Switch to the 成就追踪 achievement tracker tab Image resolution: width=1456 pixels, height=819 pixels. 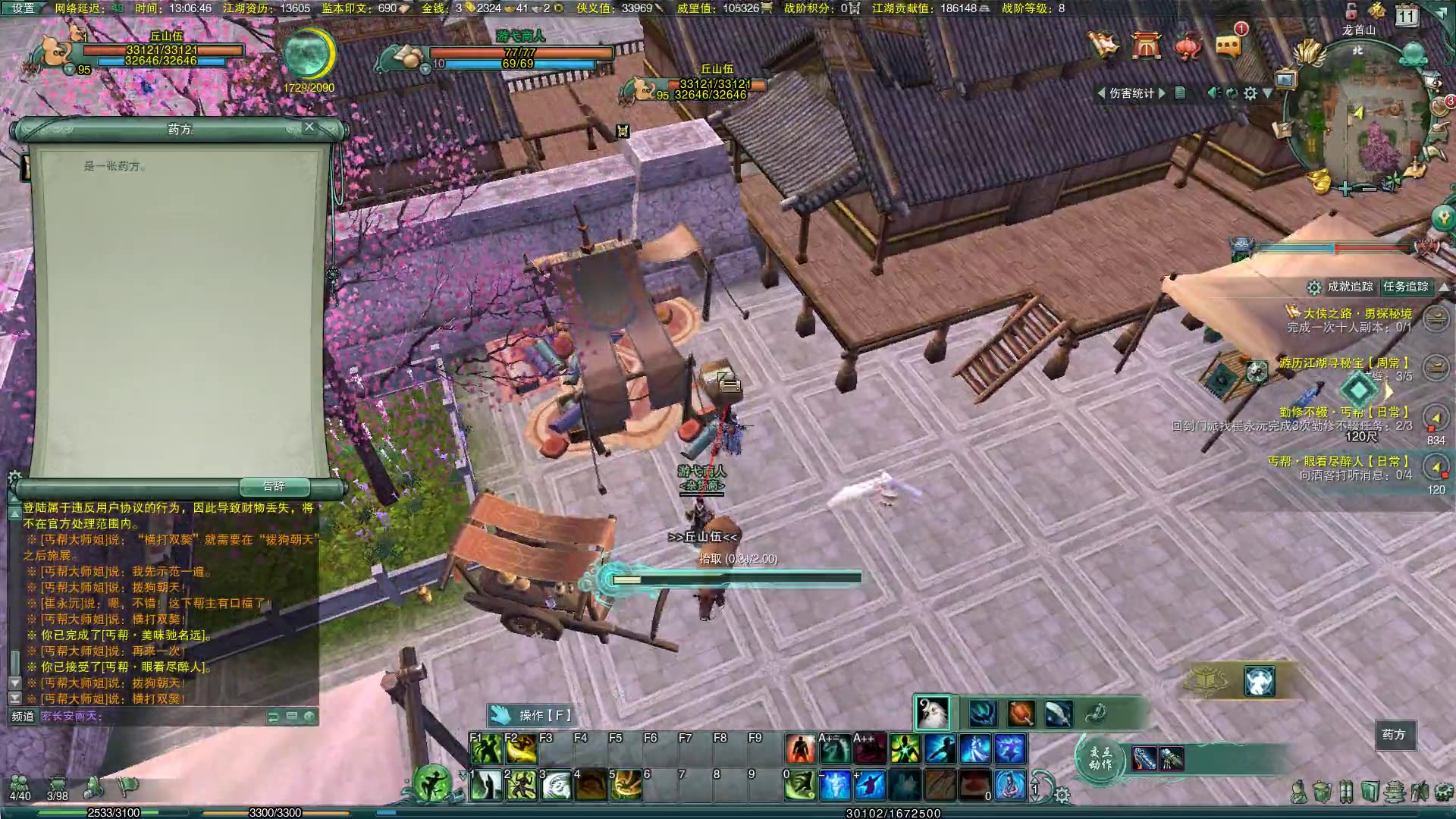[1350, 287]
